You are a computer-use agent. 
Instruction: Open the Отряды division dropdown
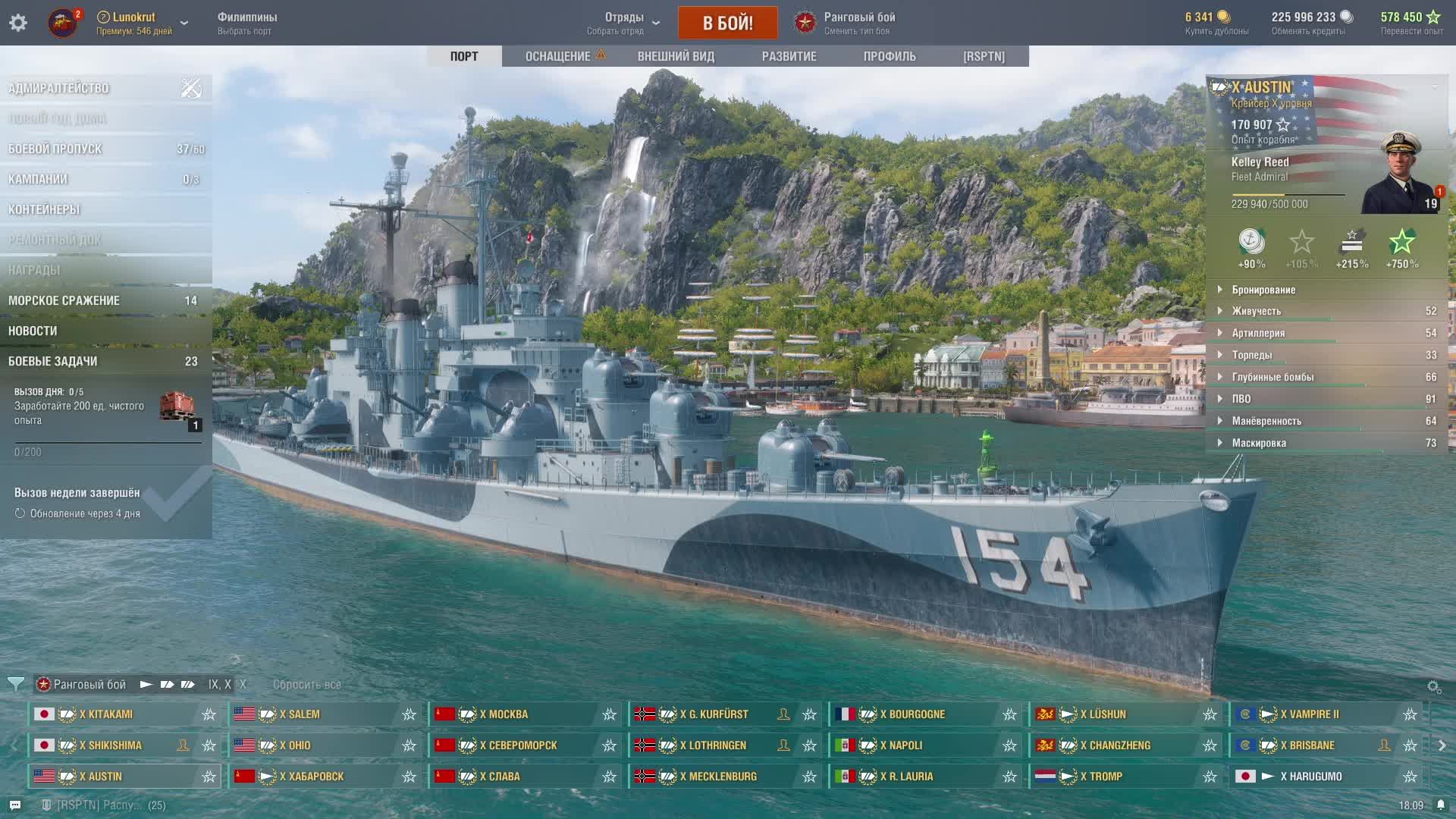624,23
